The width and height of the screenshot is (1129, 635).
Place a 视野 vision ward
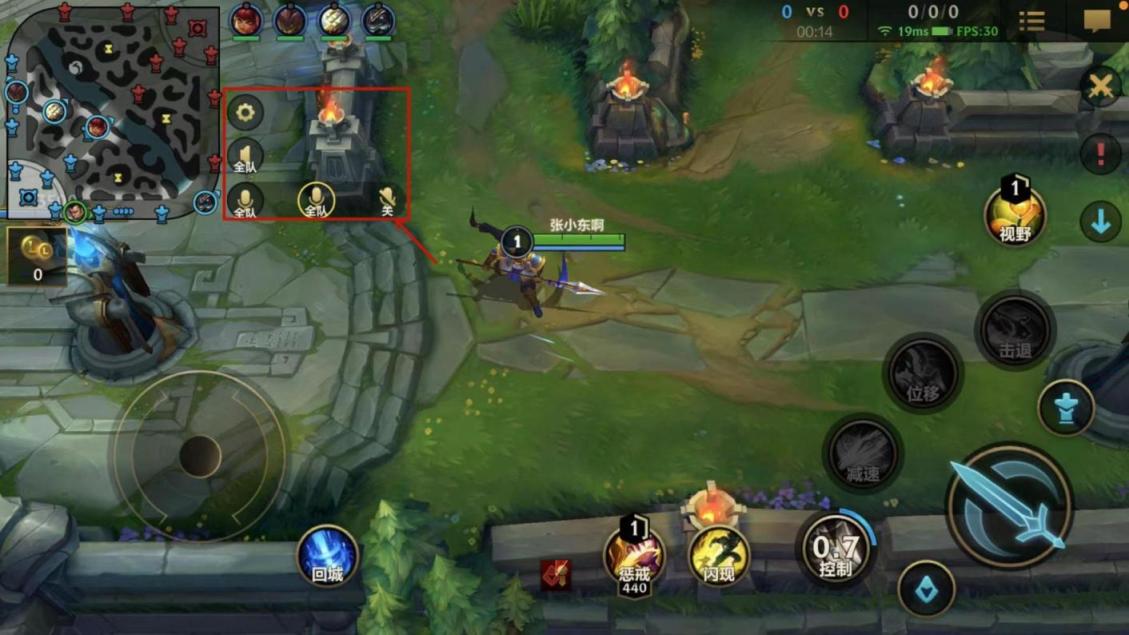pos(1015,215)
